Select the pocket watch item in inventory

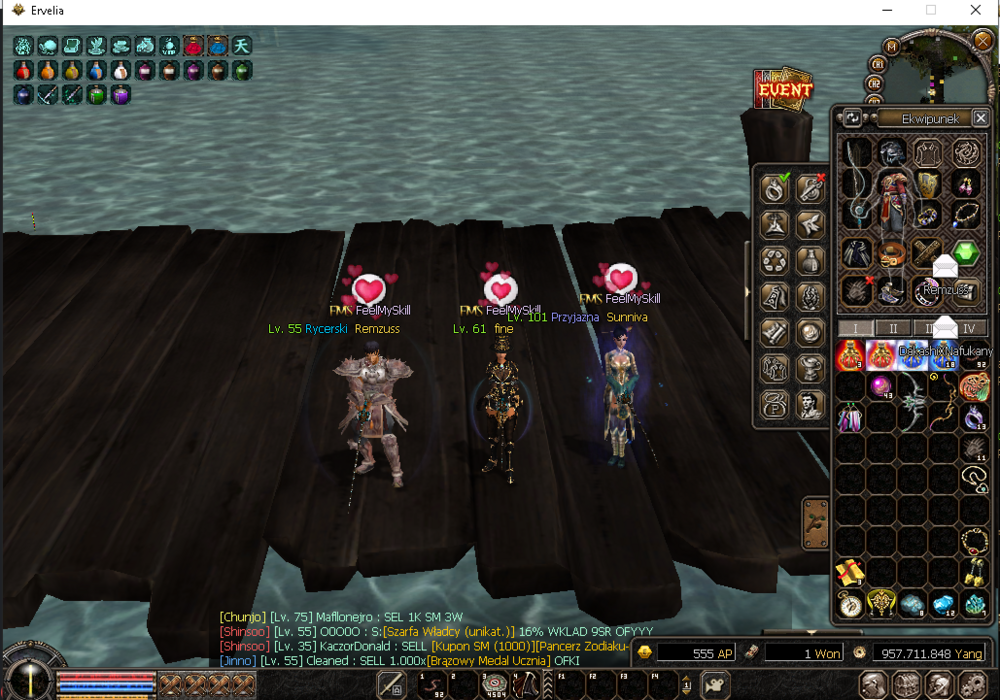pos(850,603)
